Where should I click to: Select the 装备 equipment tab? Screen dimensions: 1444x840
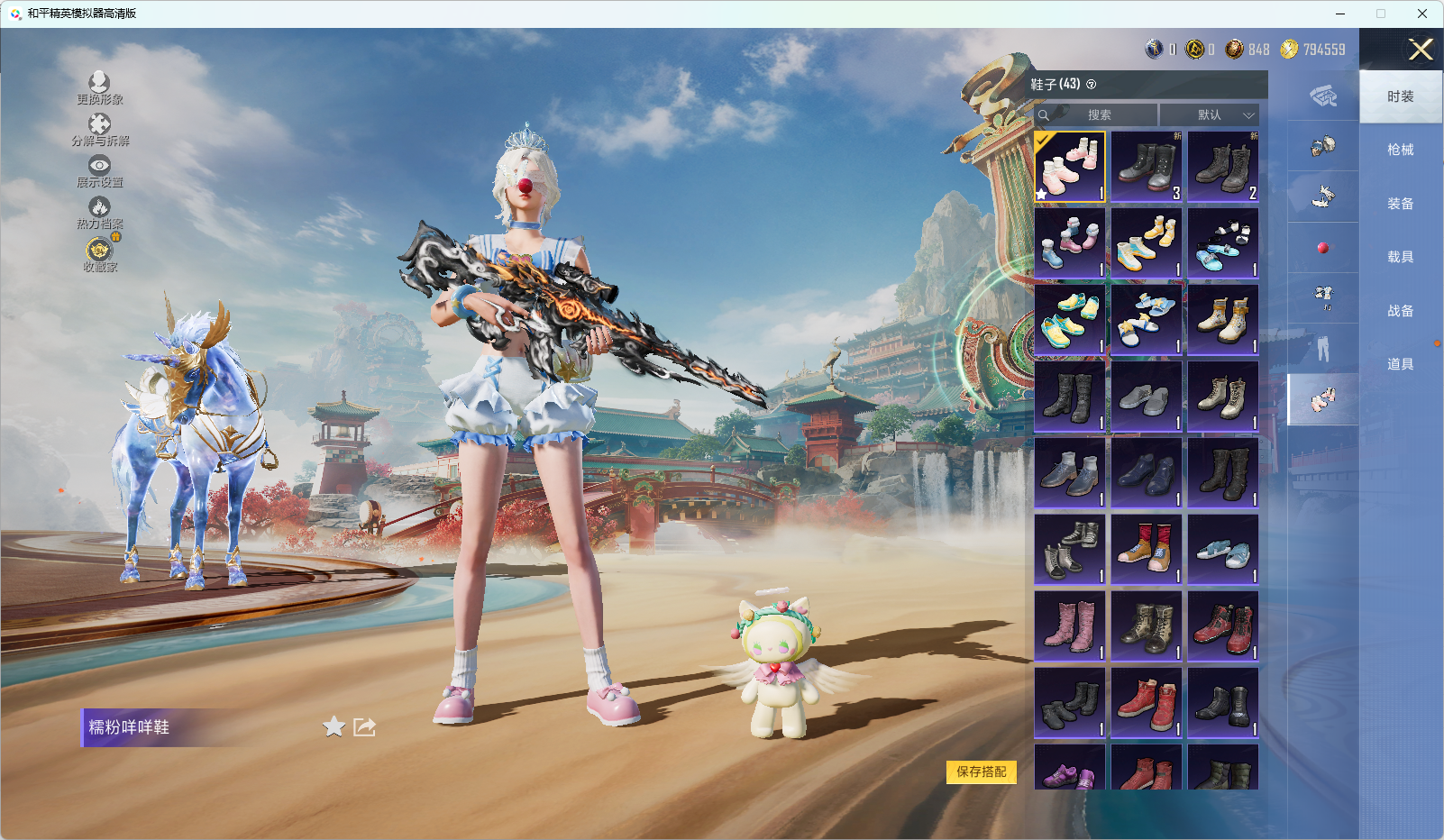pos(1400,204)
